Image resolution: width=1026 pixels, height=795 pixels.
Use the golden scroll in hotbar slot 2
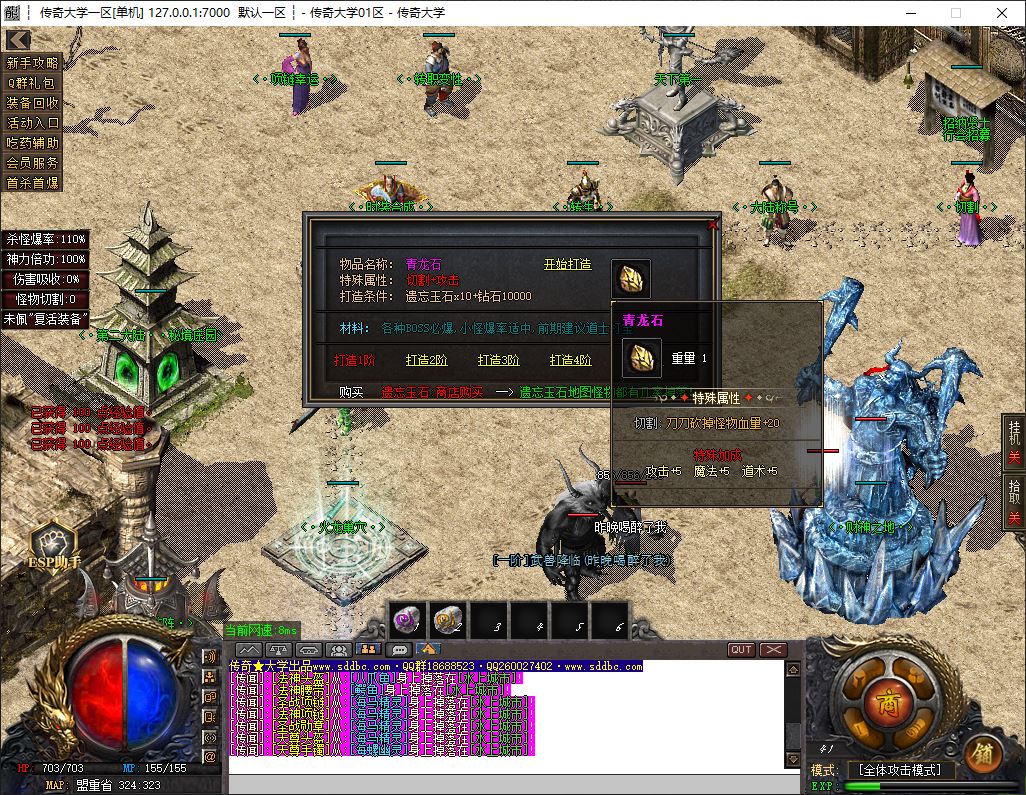pos(448,622)
